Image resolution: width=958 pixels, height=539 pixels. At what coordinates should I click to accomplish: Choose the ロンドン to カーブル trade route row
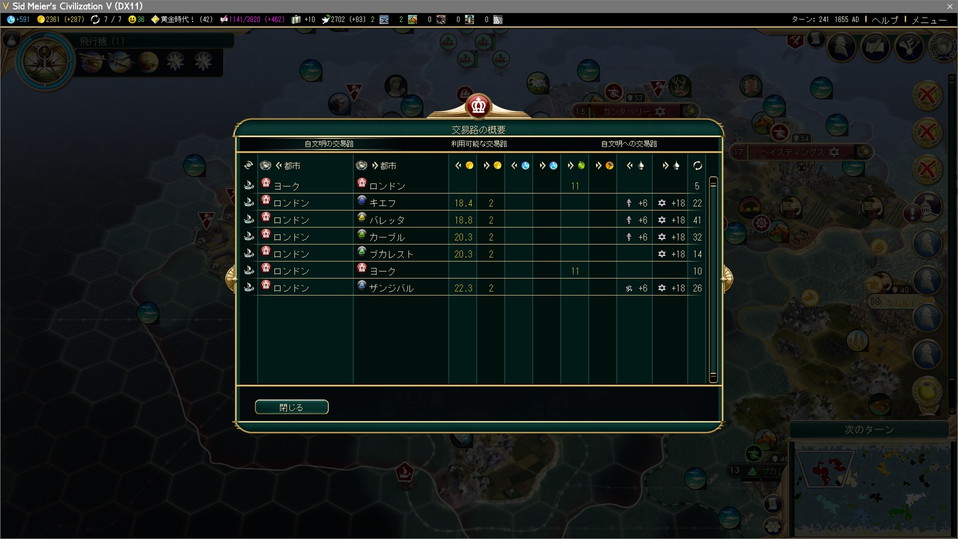click(x=478, y=237)
